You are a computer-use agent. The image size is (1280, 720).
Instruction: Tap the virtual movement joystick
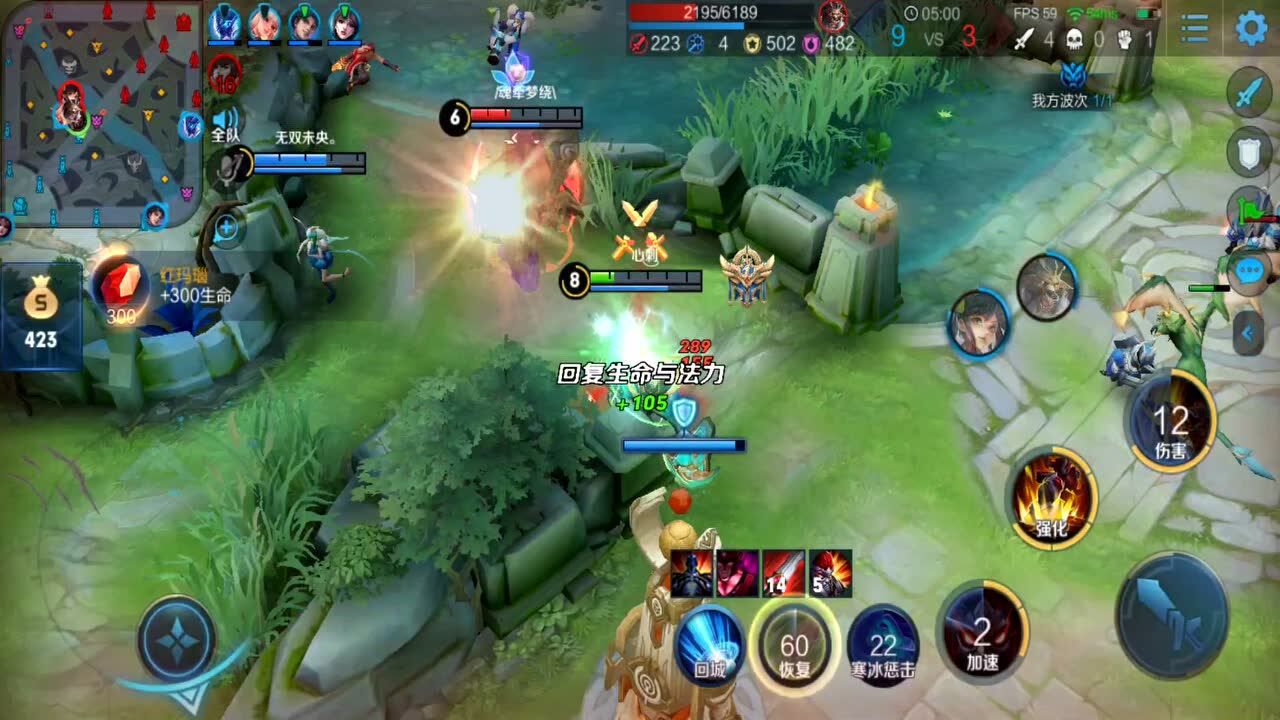point(176,637)
